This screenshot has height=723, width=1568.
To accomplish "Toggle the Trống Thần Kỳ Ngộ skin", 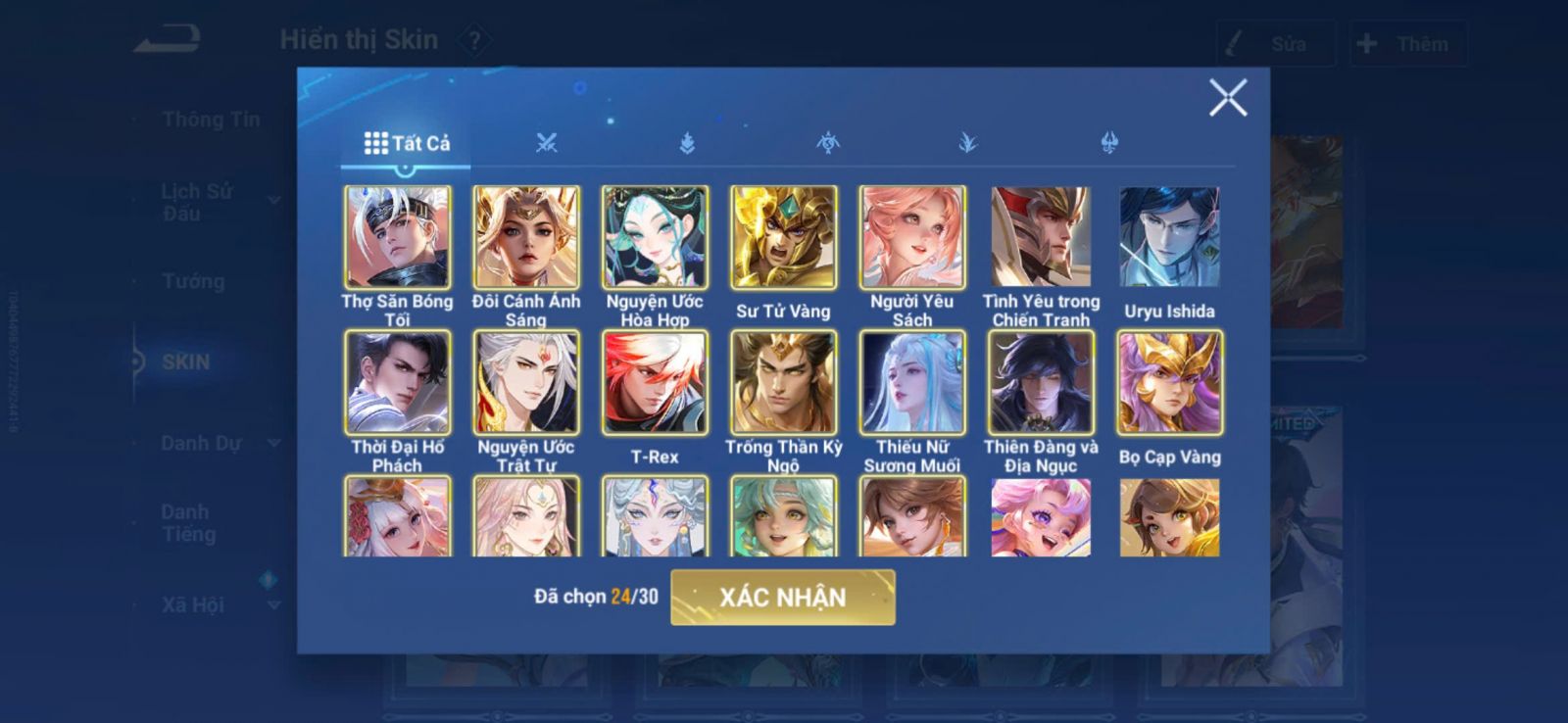I will [783, 383].
